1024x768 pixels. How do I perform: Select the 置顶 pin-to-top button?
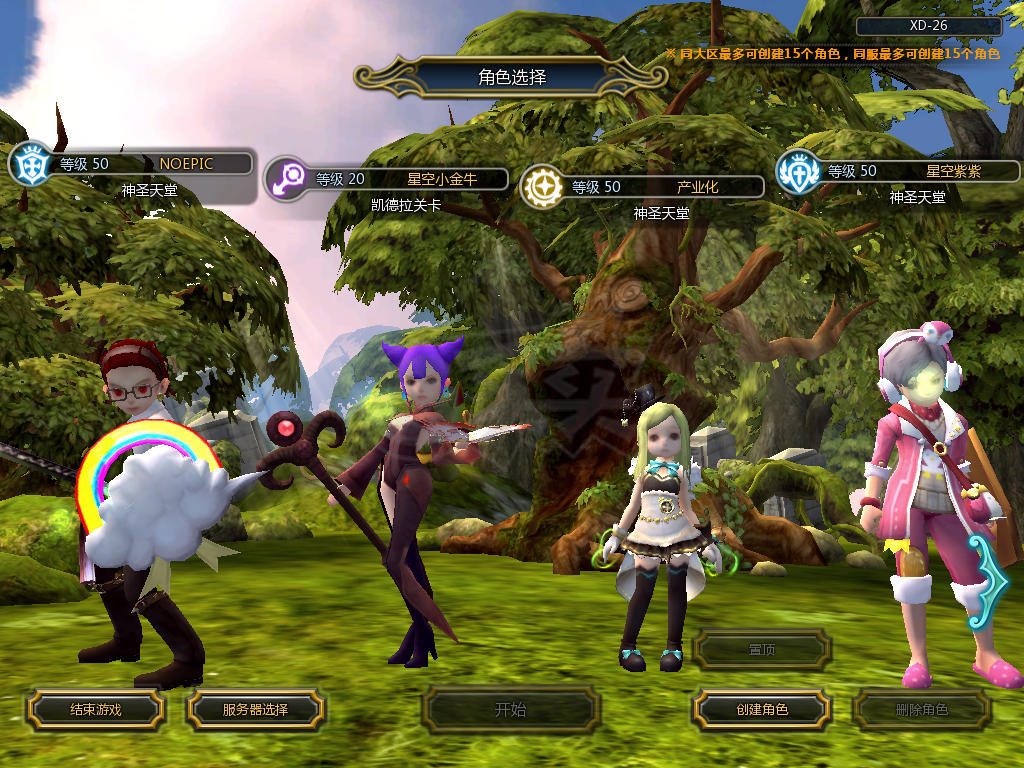click(762, 649)
